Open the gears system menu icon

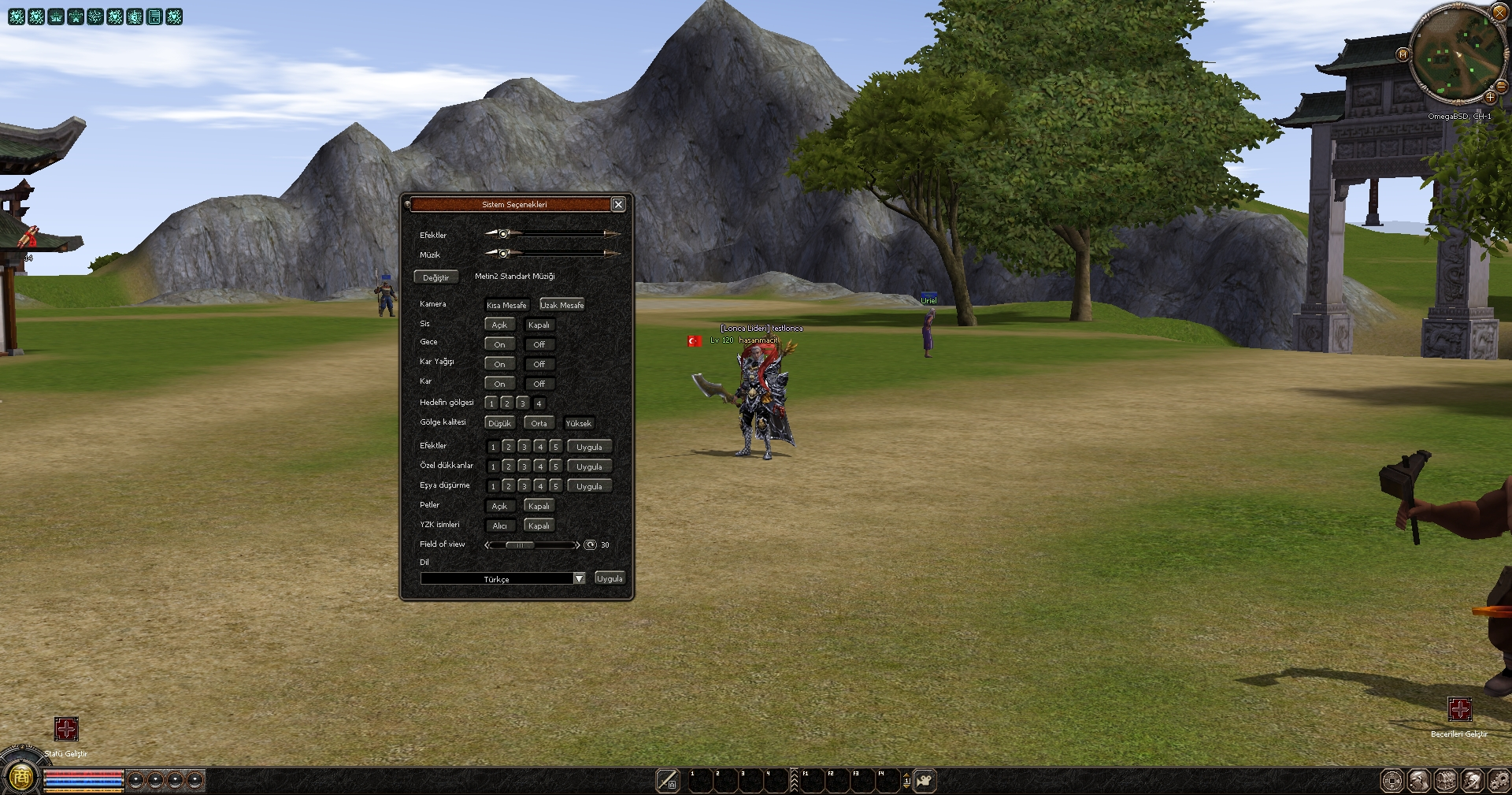click(1499, 781)
